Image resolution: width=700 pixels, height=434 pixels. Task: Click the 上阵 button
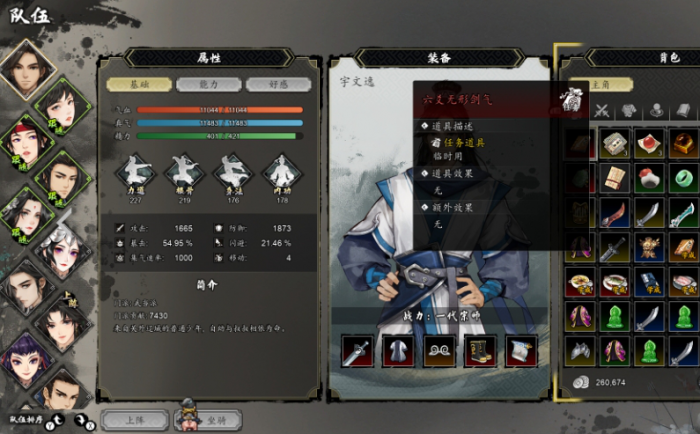(x=134, y=419)
